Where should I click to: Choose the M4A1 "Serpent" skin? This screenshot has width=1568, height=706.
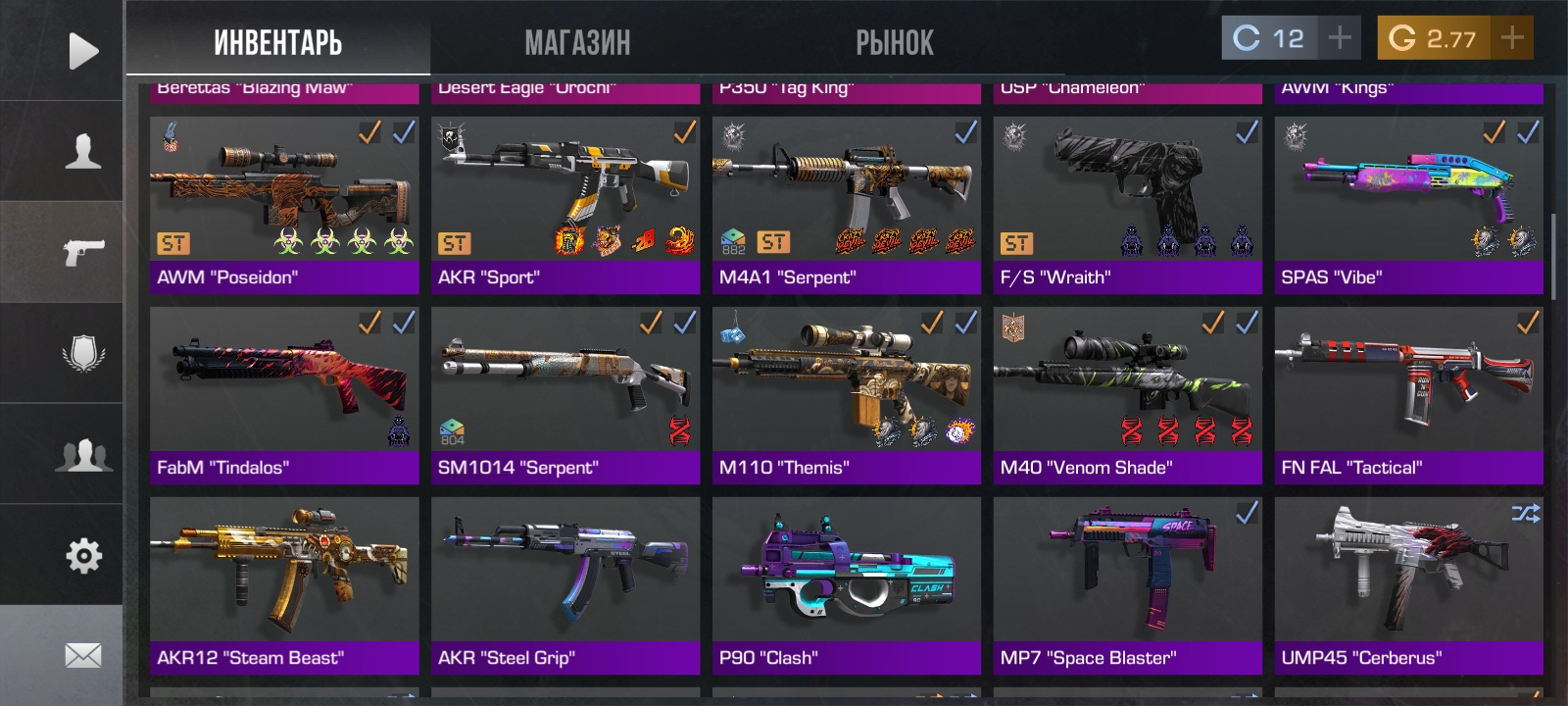[x=847, y=205]
